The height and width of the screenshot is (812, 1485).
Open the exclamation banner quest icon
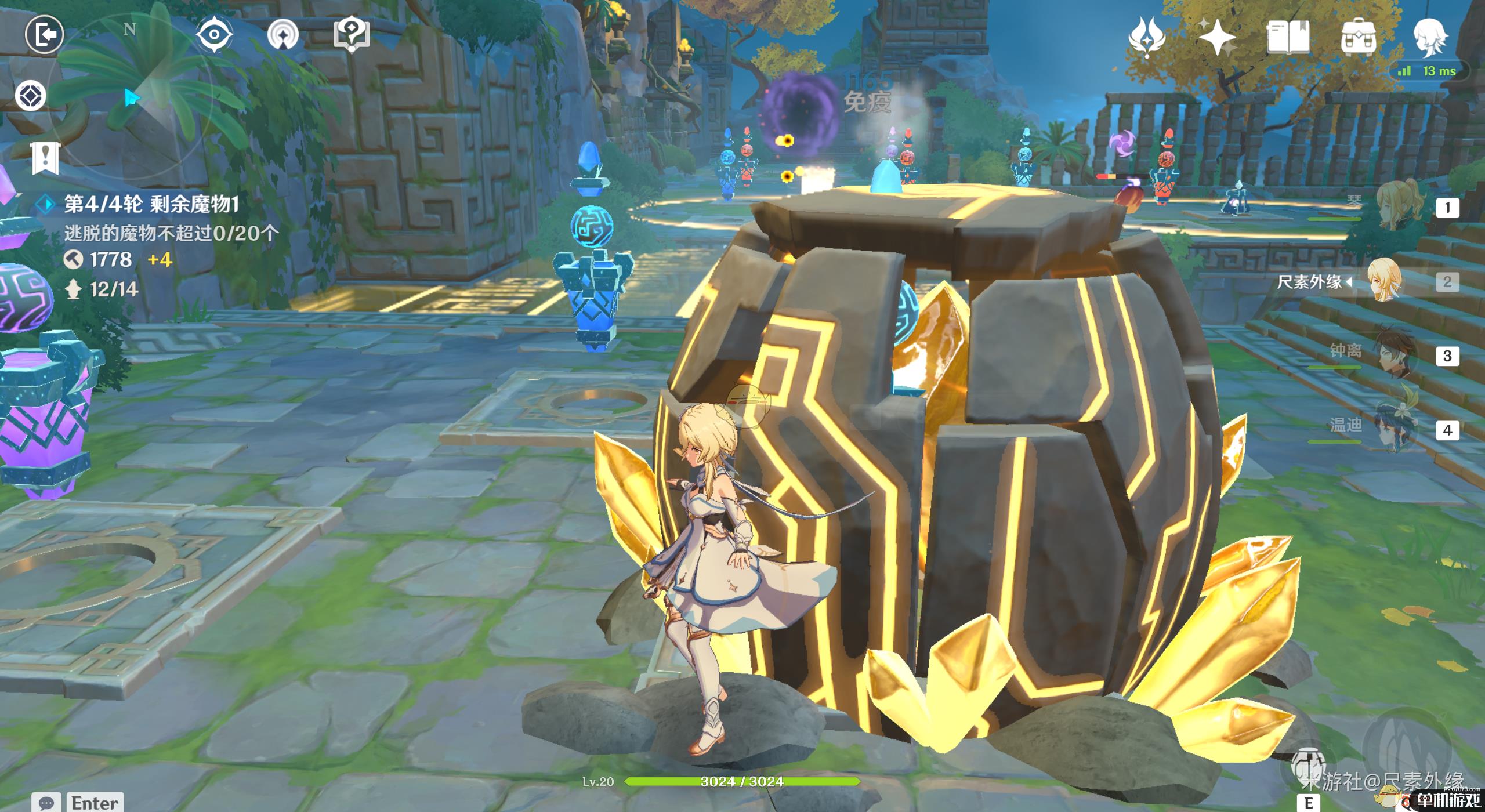click(45, 158)
